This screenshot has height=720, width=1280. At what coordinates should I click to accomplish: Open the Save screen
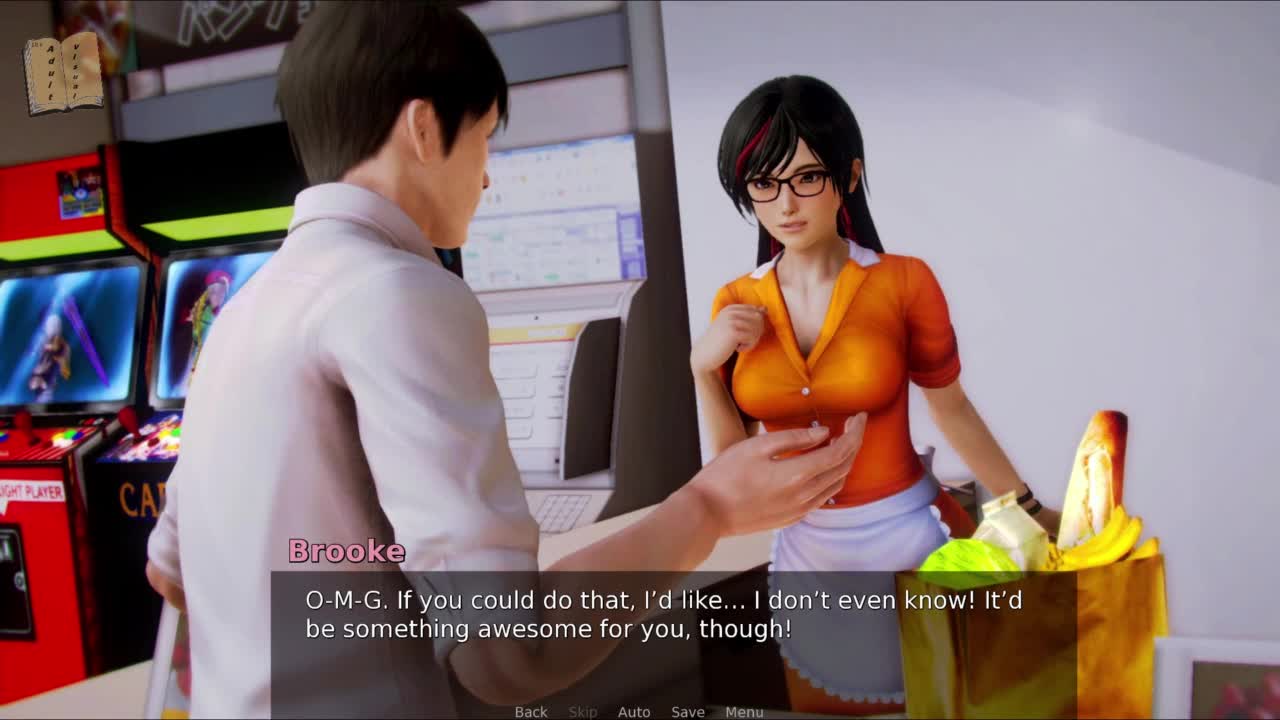coord(688,711)
